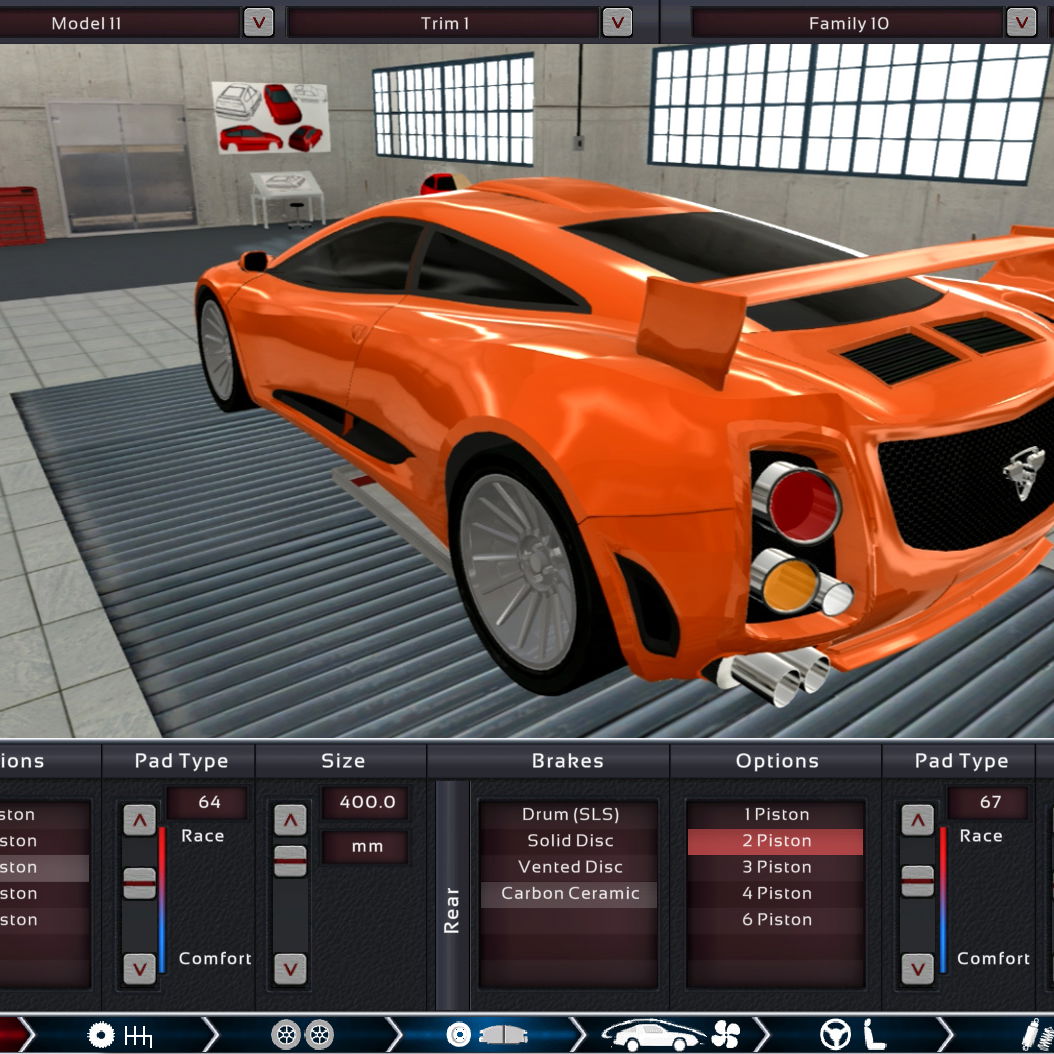Click the down arrow beside pad type 64
1054x1054 pixels.
tap(139, 968)
